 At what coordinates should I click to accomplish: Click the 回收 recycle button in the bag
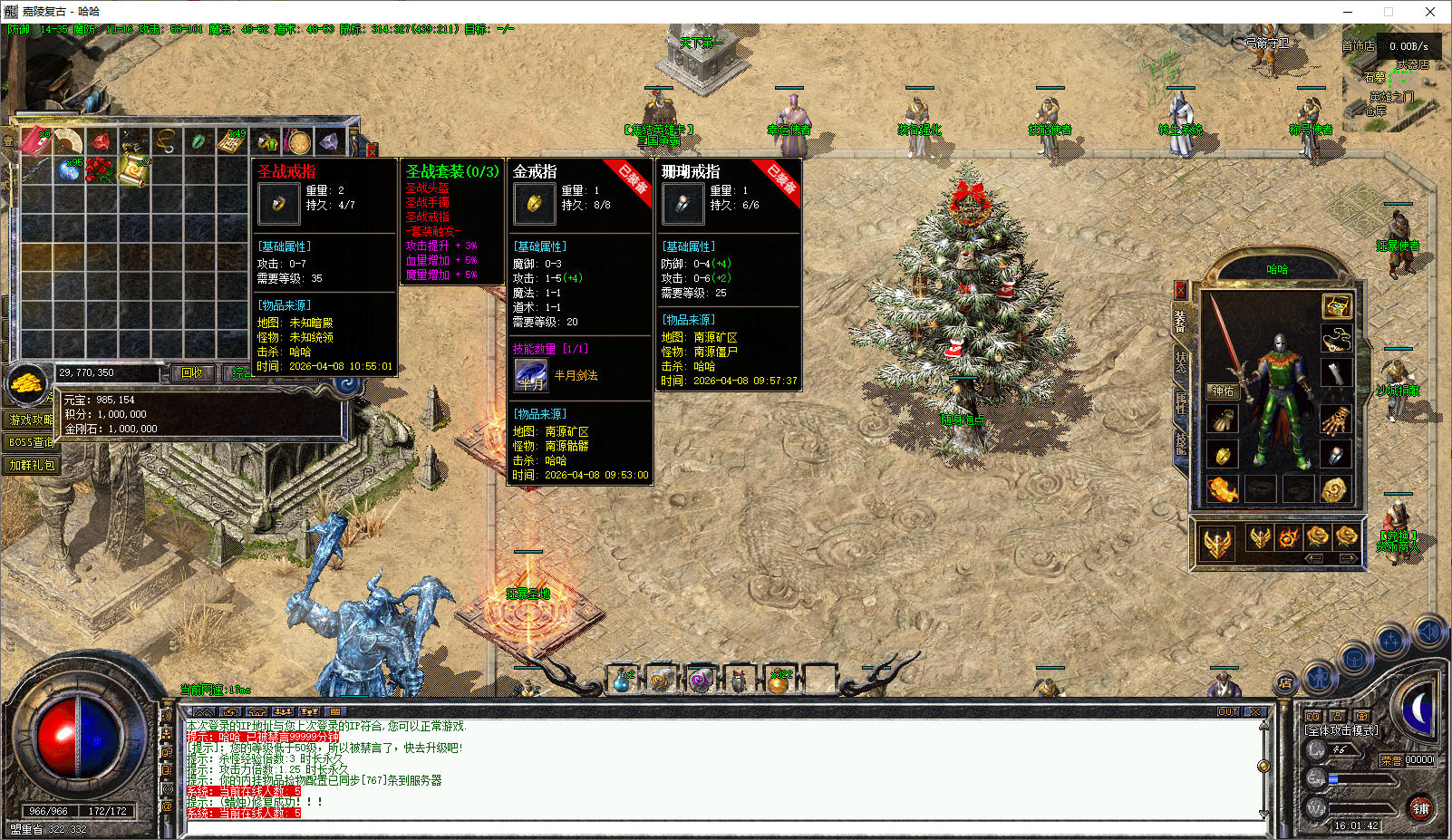[192, 372]
